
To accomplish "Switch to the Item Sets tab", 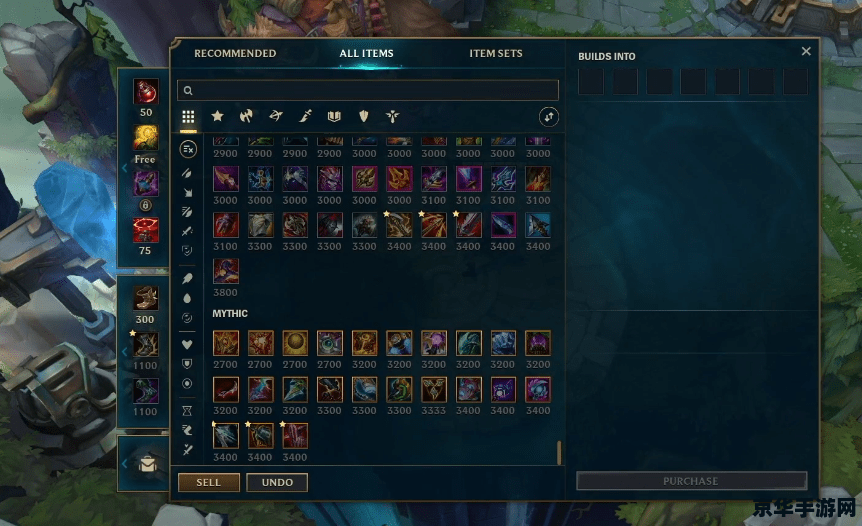I will (496, 54).
